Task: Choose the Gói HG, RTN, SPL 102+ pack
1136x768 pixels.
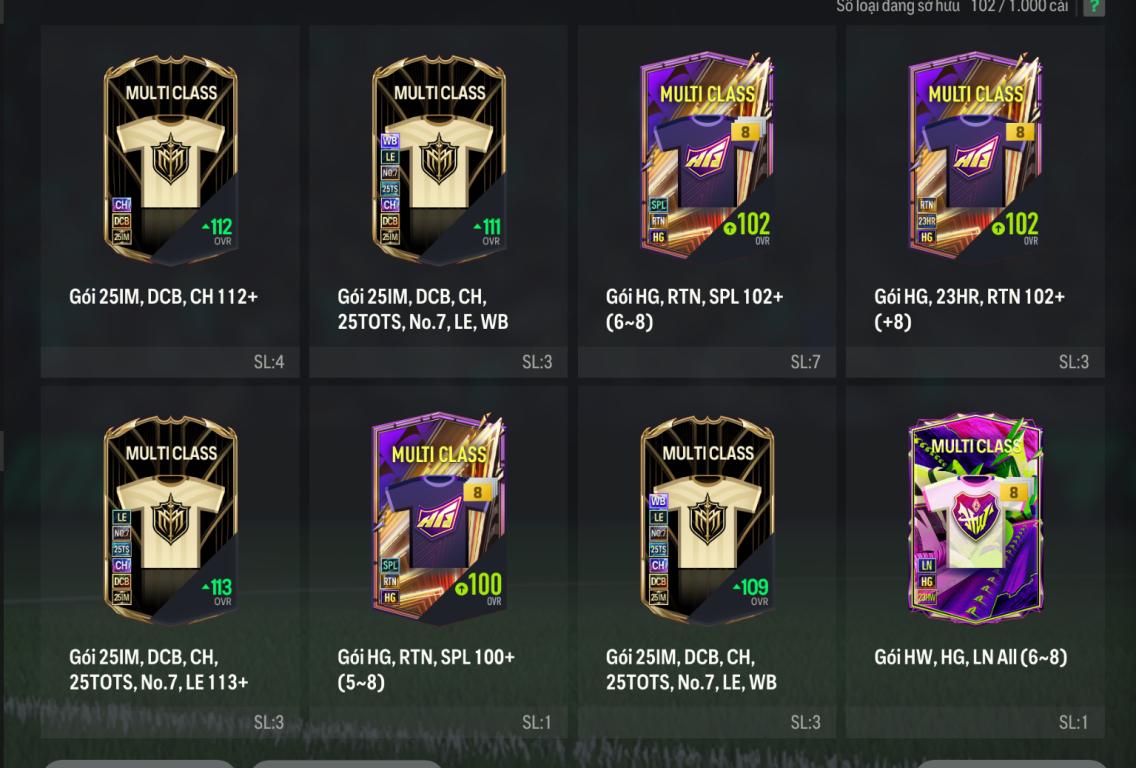Action: 707,160
